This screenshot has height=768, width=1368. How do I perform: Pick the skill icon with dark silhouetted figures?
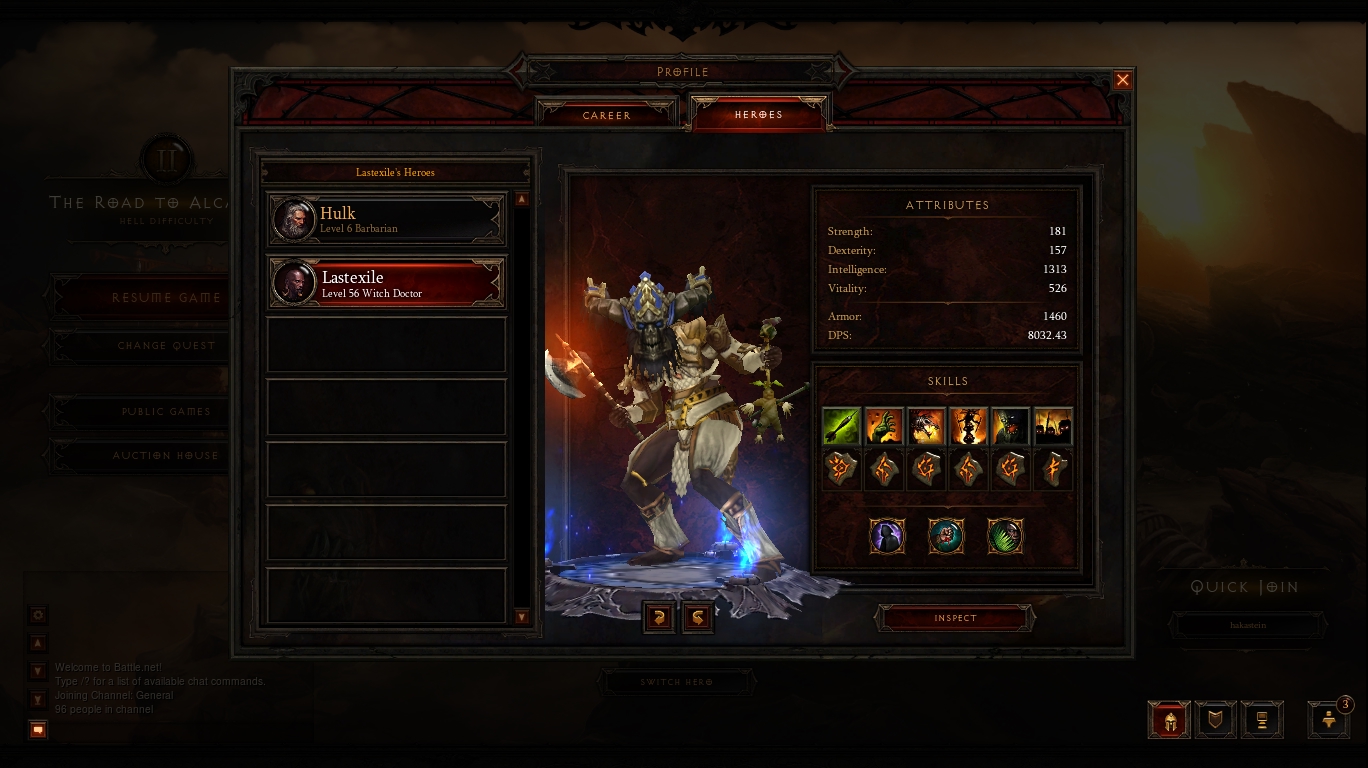pos(1053,427)
